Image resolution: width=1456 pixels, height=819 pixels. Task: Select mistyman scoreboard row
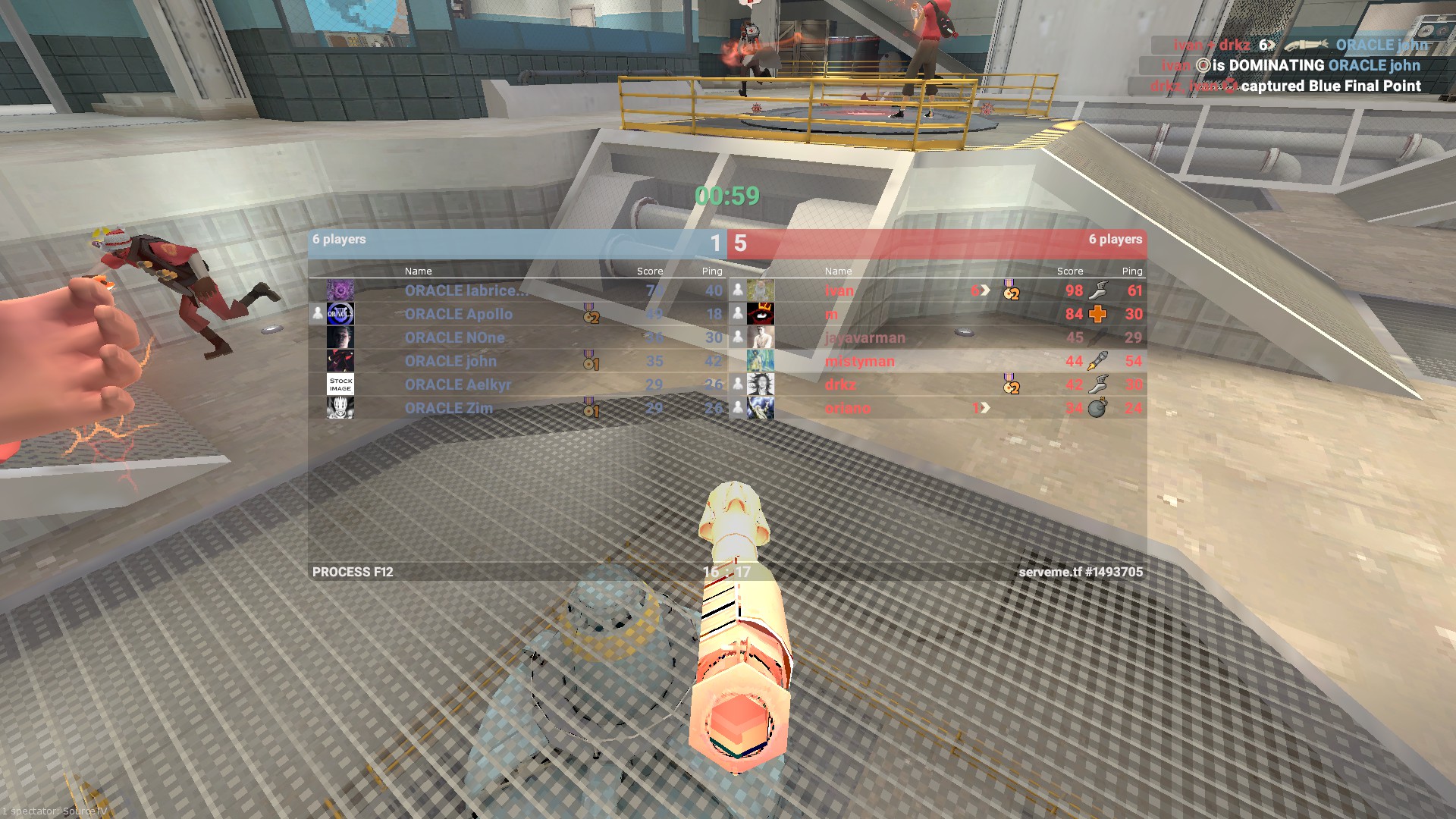[x=860, y=361]
